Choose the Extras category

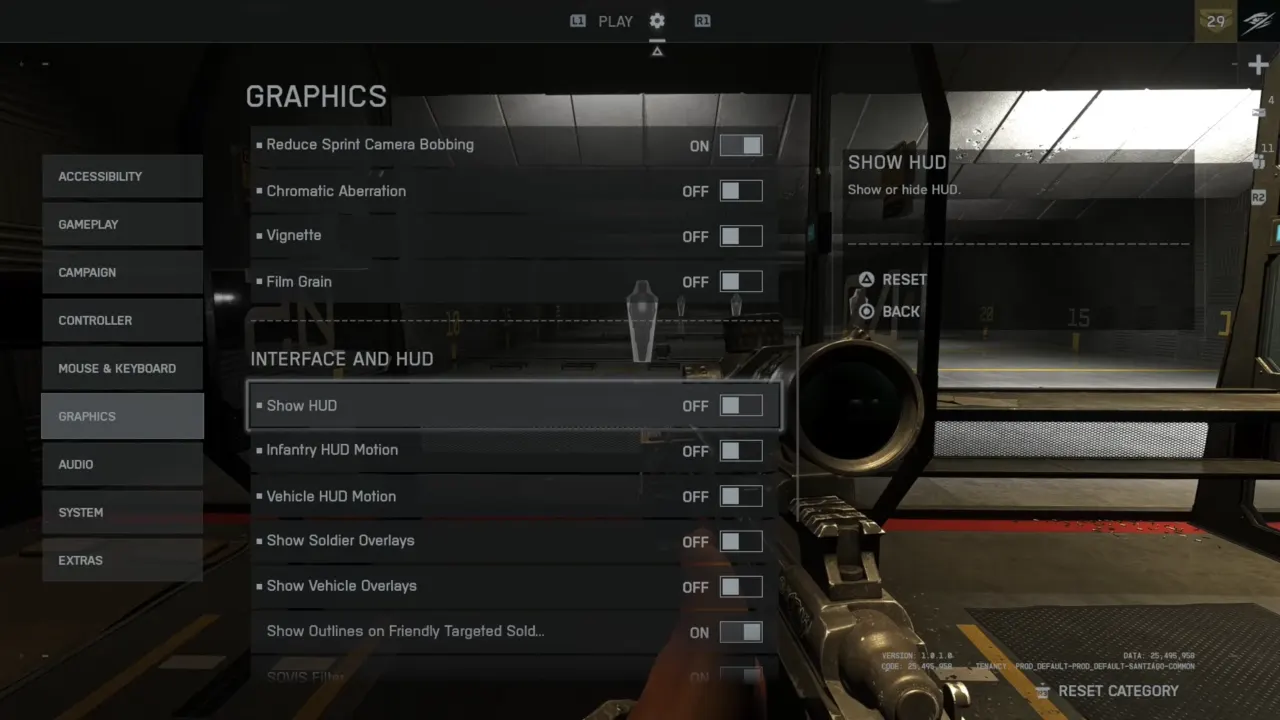122,560
